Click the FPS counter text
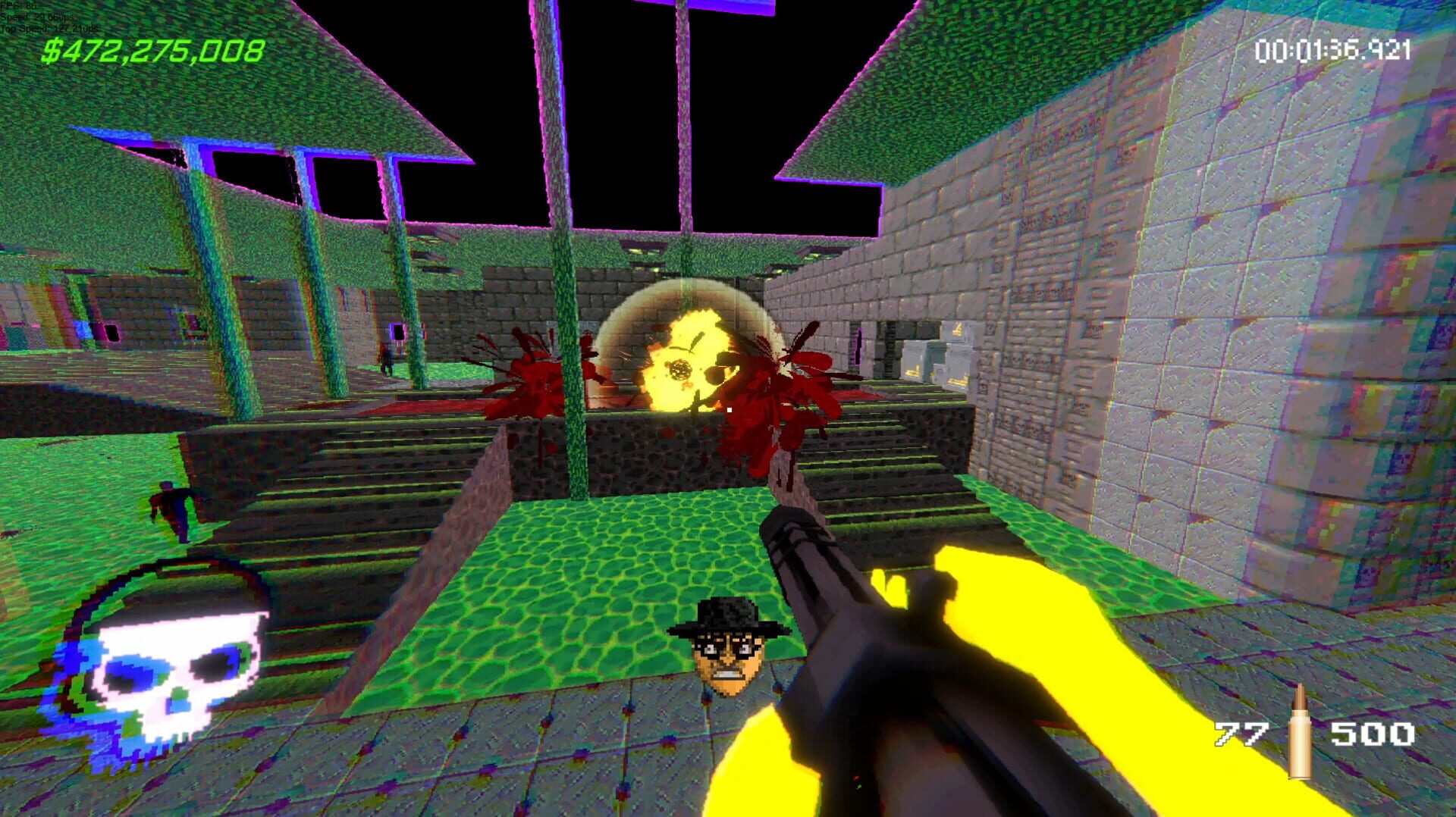Image resolution: width=1456 pixels, height=817 pixels. [x=19, y=6]
